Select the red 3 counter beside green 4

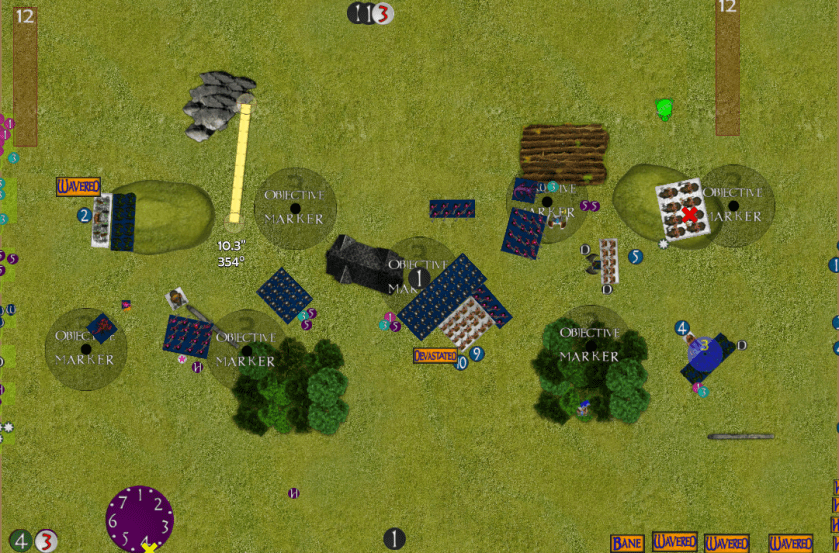tap(46, 541)
